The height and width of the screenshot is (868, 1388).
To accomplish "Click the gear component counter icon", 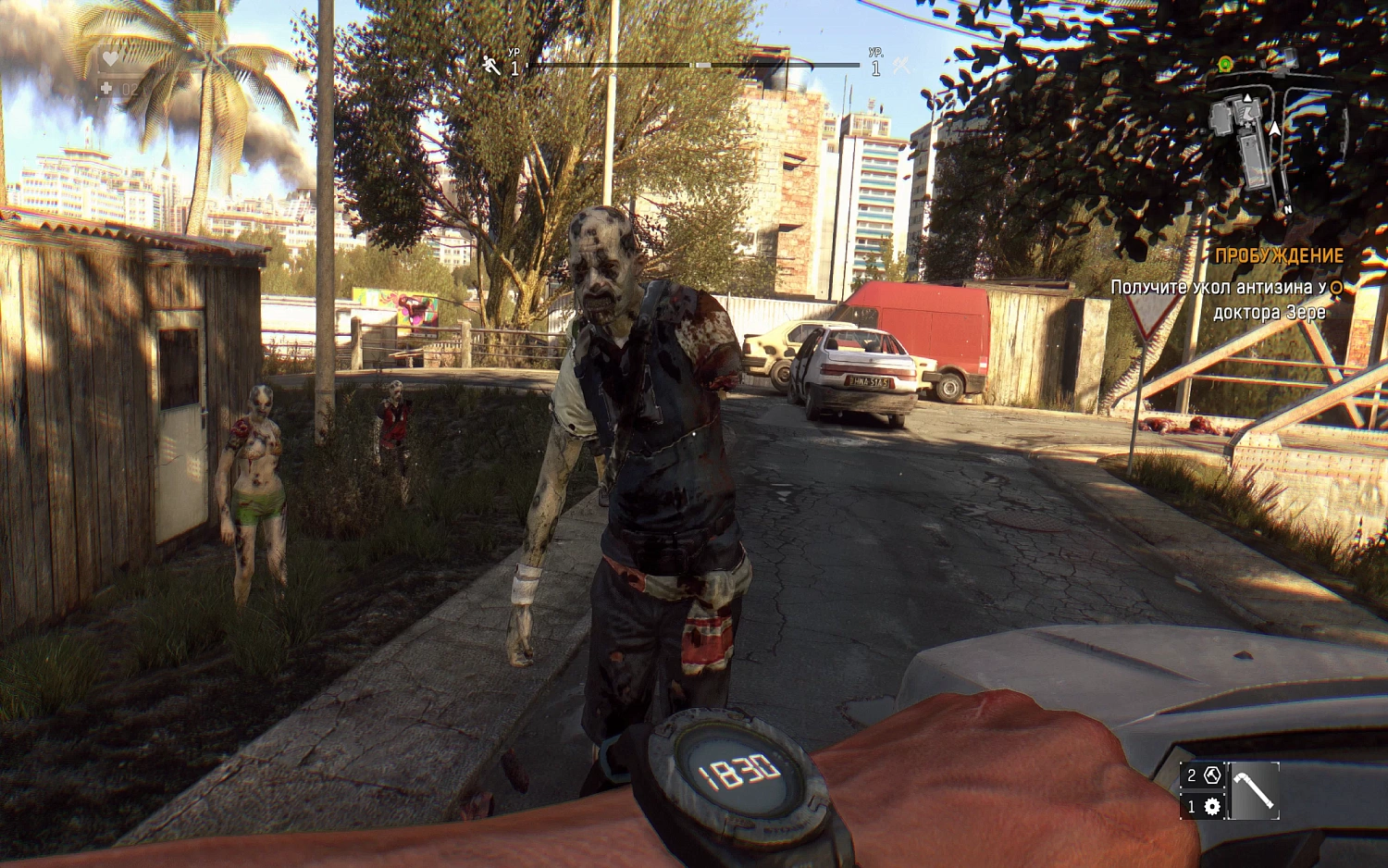I will [1212, 807].
